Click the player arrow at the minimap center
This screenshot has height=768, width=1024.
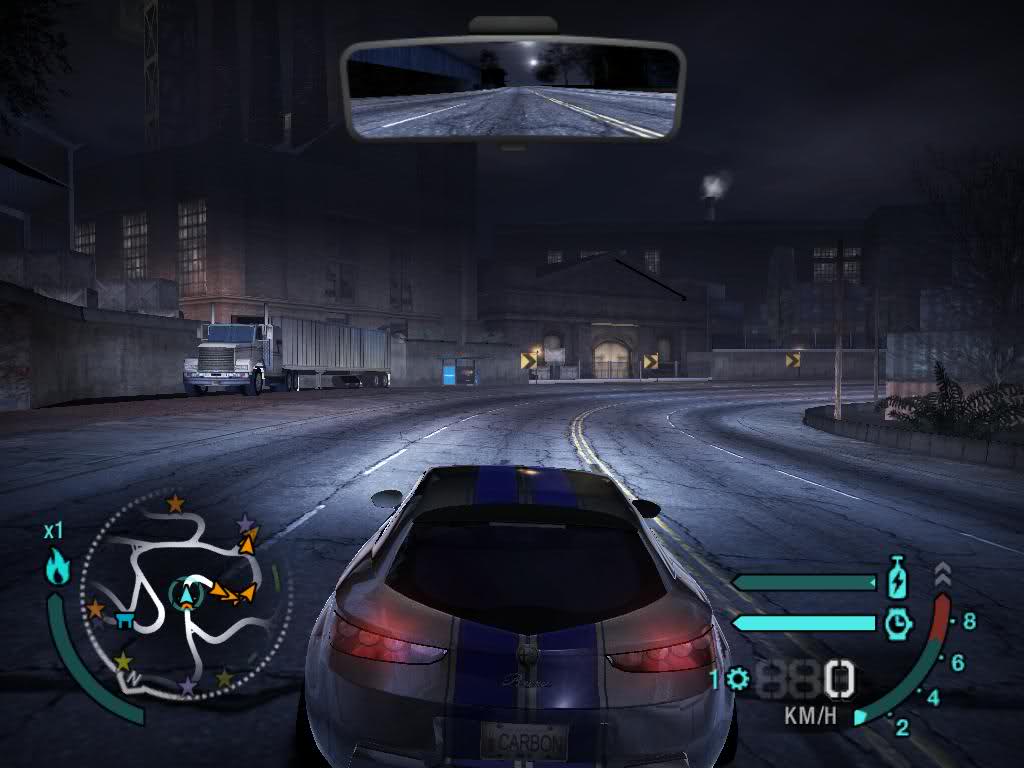click(x=186, y=594)
